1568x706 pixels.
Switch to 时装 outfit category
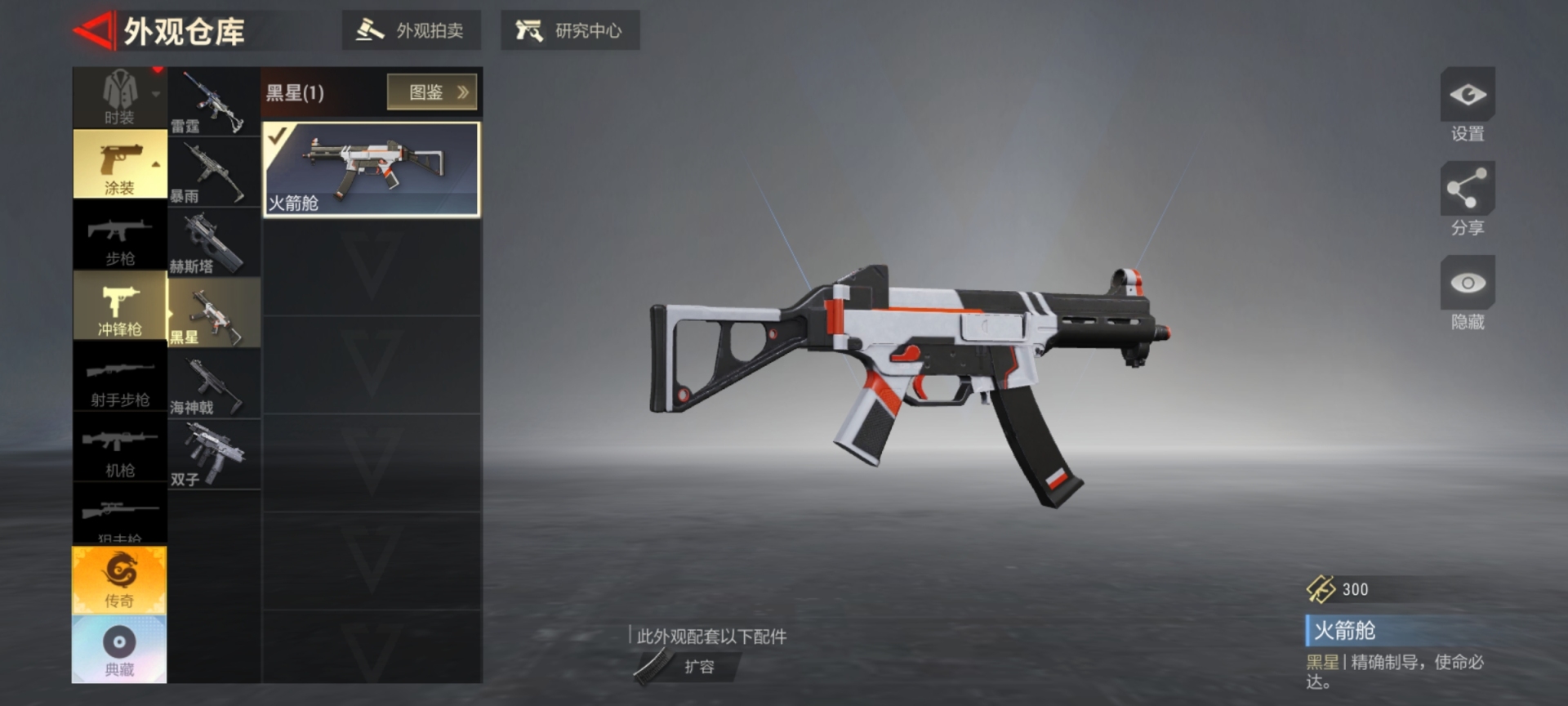click(119, 98)
